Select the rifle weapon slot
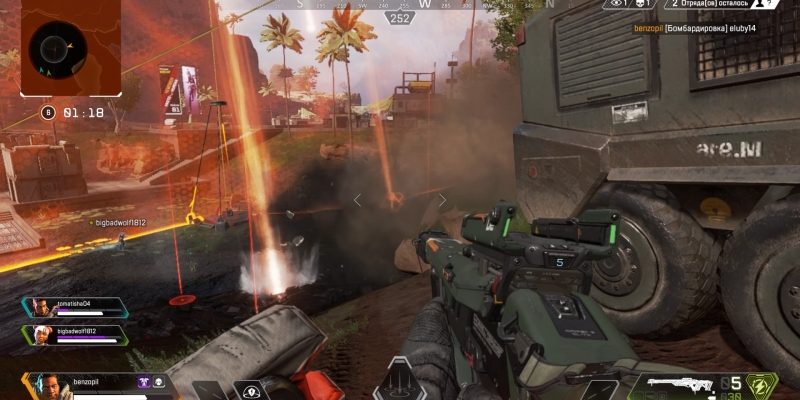 (x=681, y=385)
